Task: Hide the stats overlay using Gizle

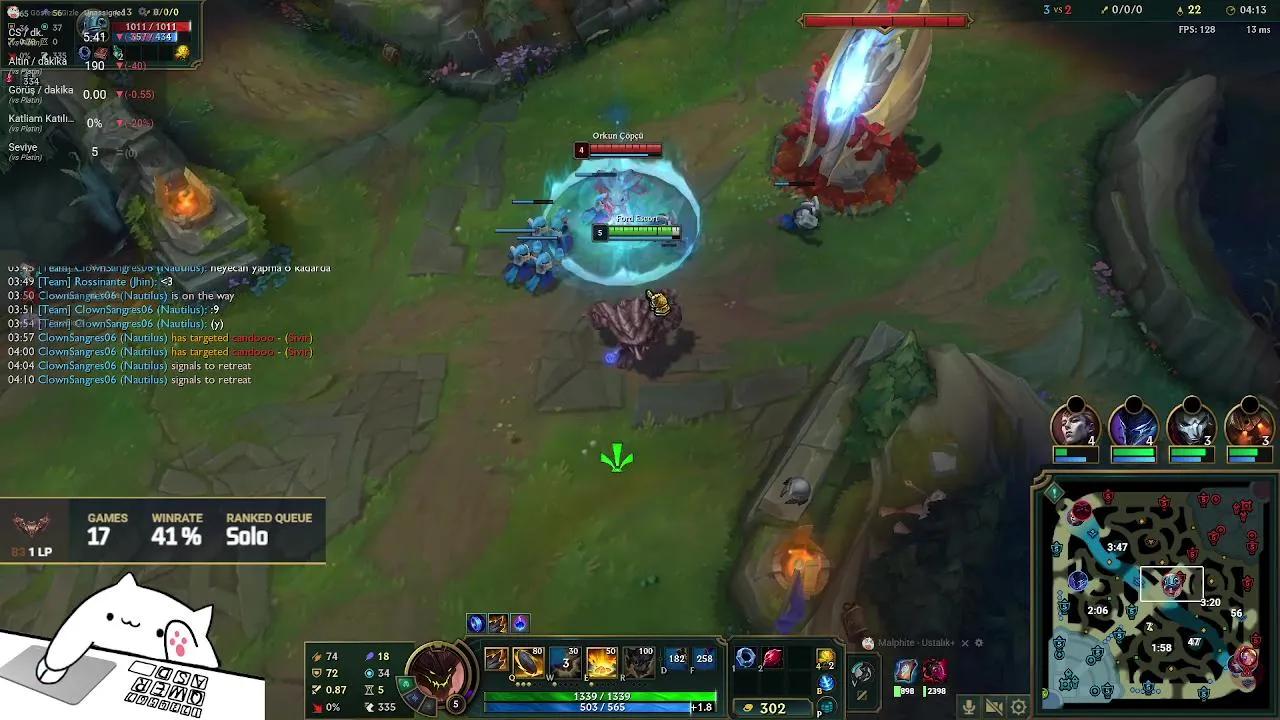Action: pos(70,13)
